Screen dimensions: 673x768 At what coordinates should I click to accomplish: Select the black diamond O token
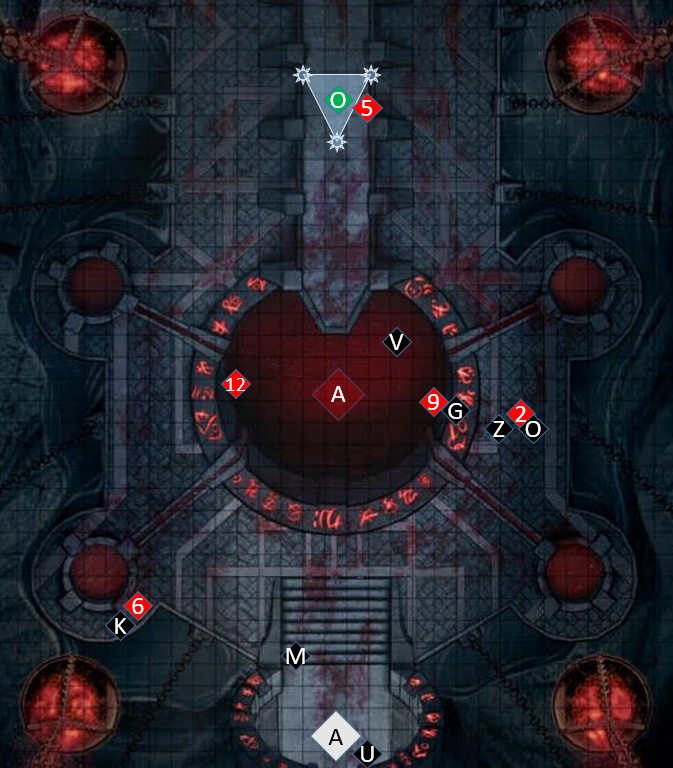point(533,429)
